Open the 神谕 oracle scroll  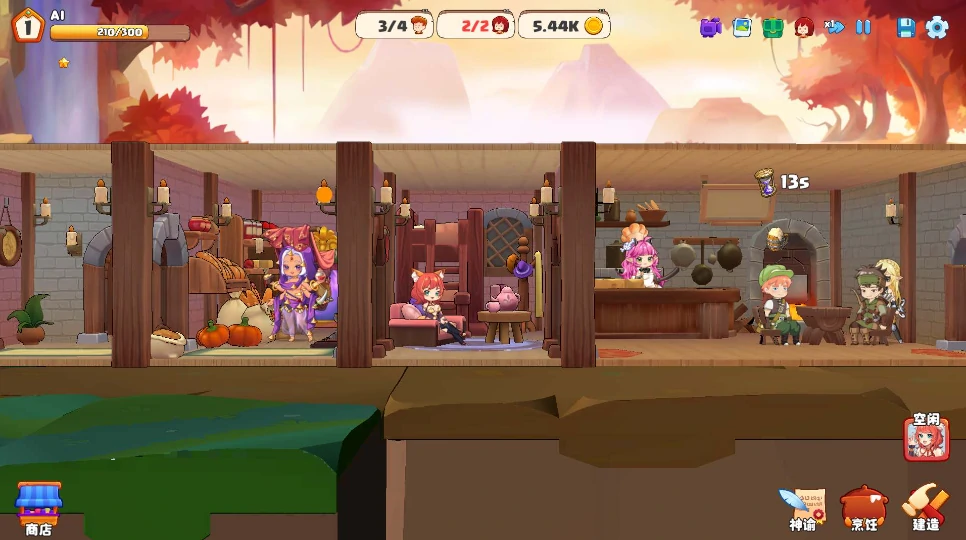[x=804, y=505]
